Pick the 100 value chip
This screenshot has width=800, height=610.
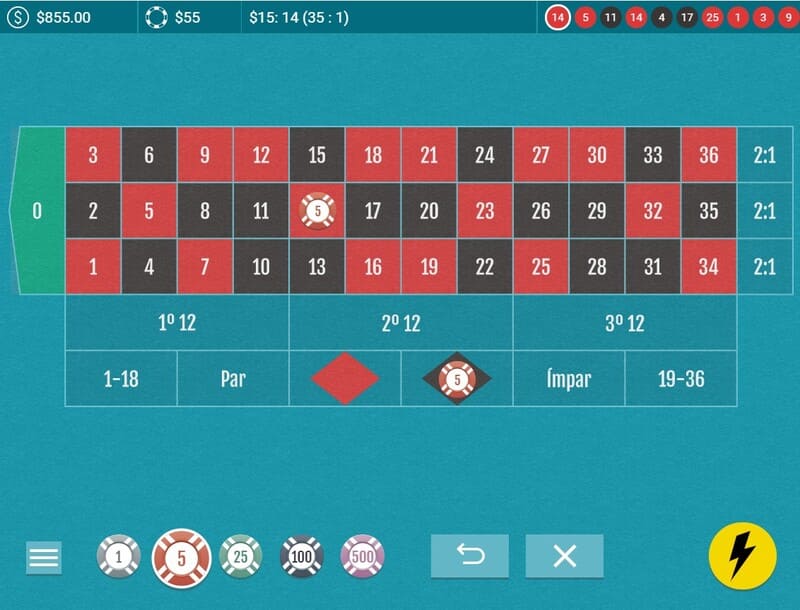[301, 556]
